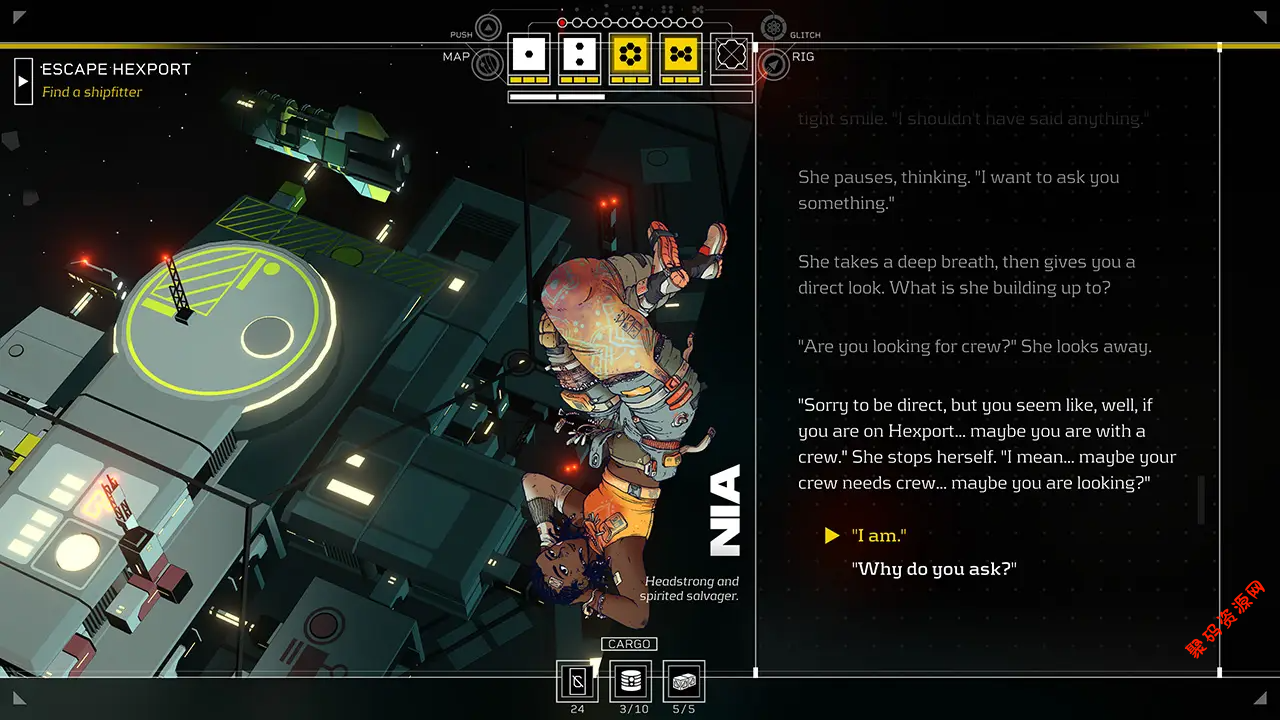1280x720 pixels.
Task: Choose the "I am." dialogue reply
Action: click(879, 536)
